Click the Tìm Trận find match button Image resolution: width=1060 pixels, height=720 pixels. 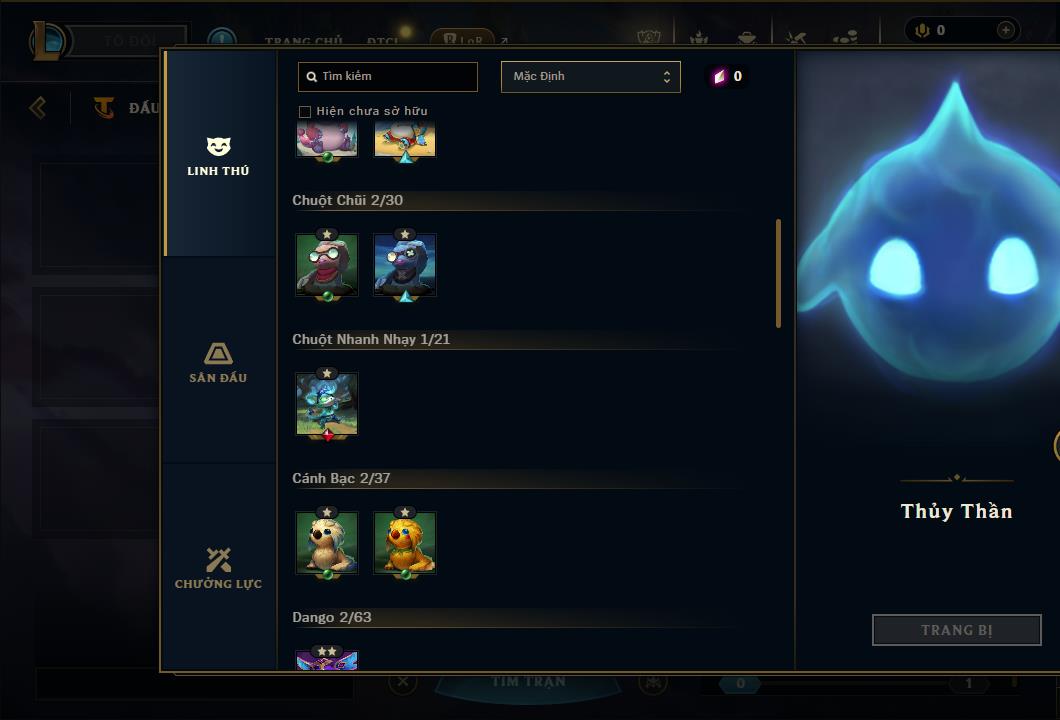coord(528,682)
